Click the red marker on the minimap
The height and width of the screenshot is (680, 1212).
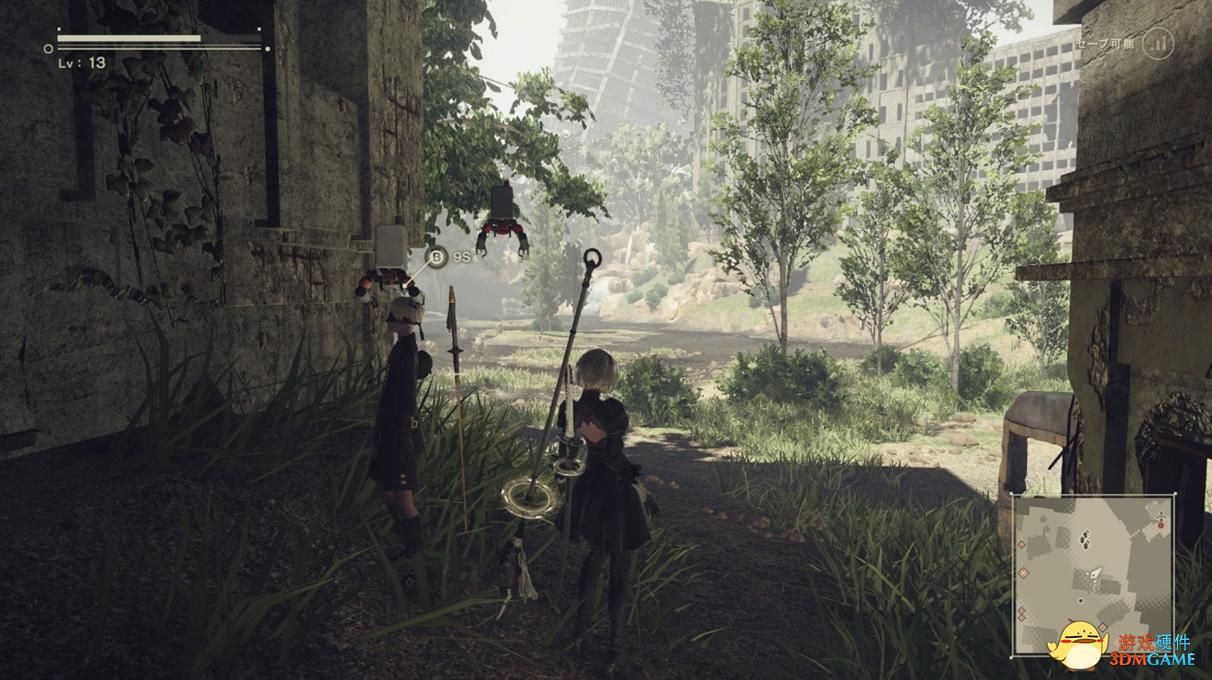(x=1160, y=522)
